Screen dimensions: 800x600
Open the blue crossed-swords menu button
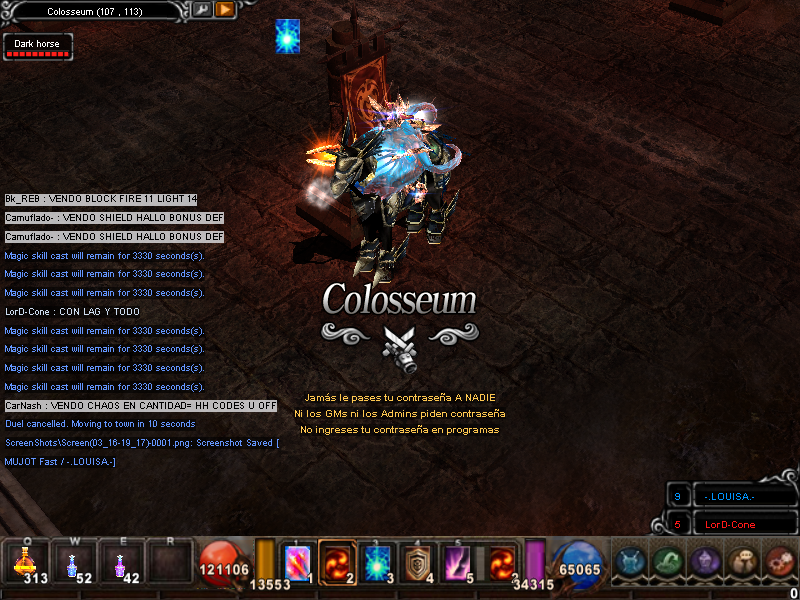tap(631, 562)
